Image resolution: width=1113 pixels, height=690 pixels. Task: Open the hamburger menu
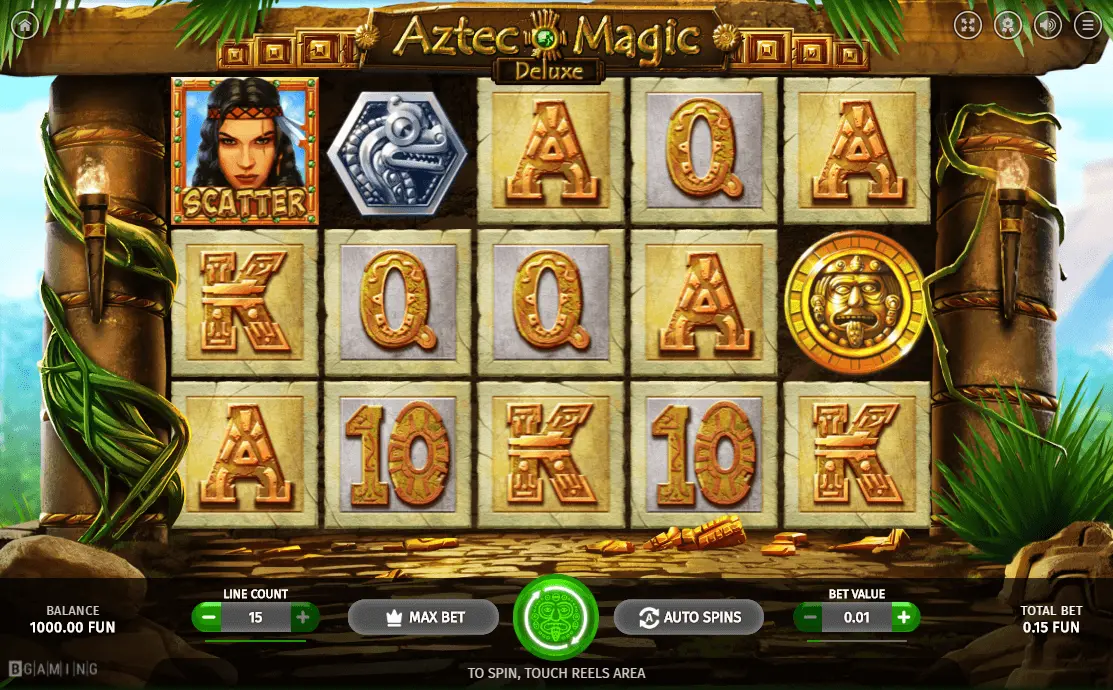coord(1088,25)
